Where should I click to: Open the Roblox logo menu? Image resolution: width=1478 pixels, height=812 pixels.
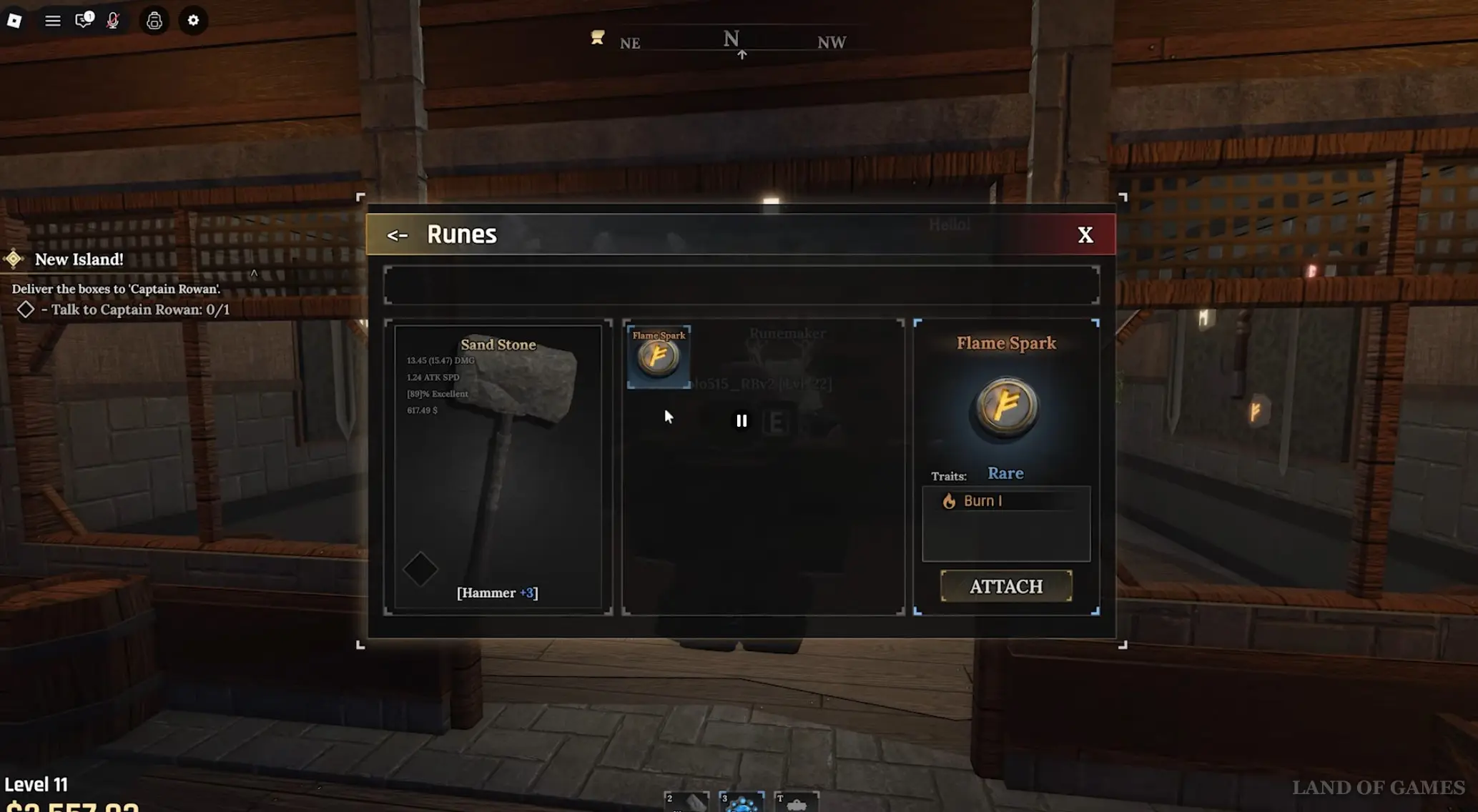(14, 21)
